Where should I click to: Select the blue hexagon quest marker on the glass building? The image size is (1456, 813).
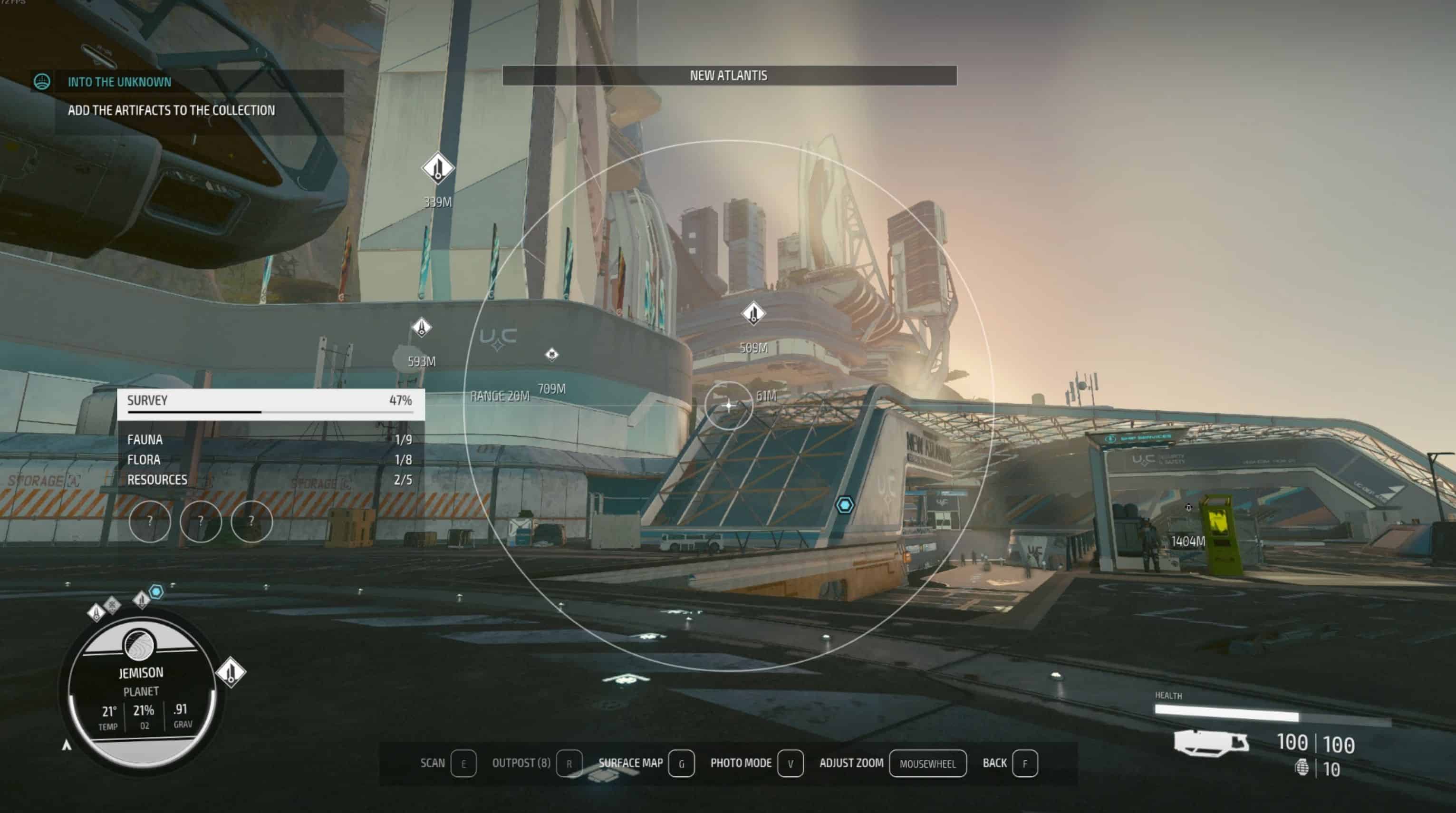844,504
